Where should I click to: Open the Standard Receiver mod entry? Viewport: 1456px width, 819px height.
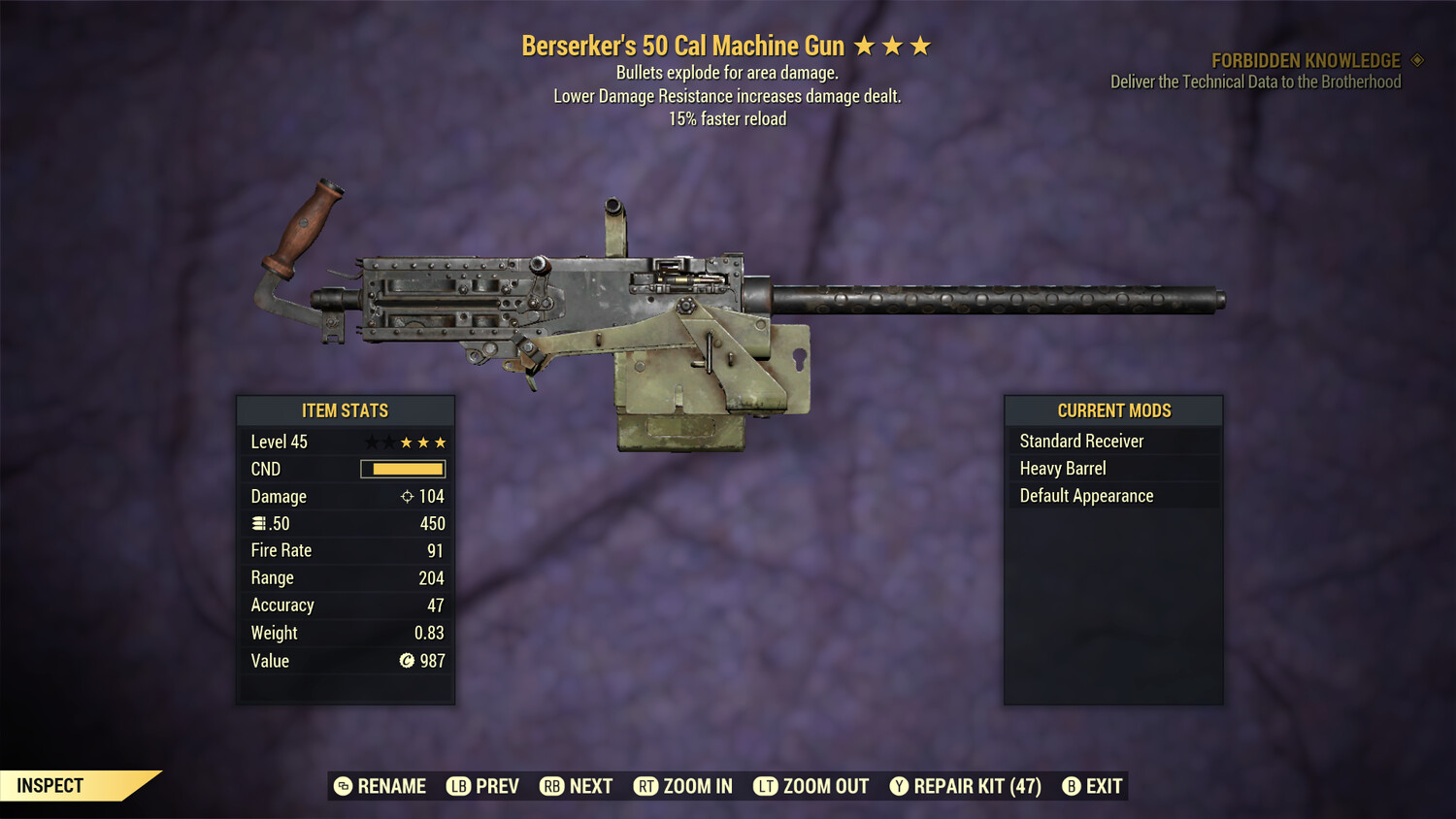1080,441
